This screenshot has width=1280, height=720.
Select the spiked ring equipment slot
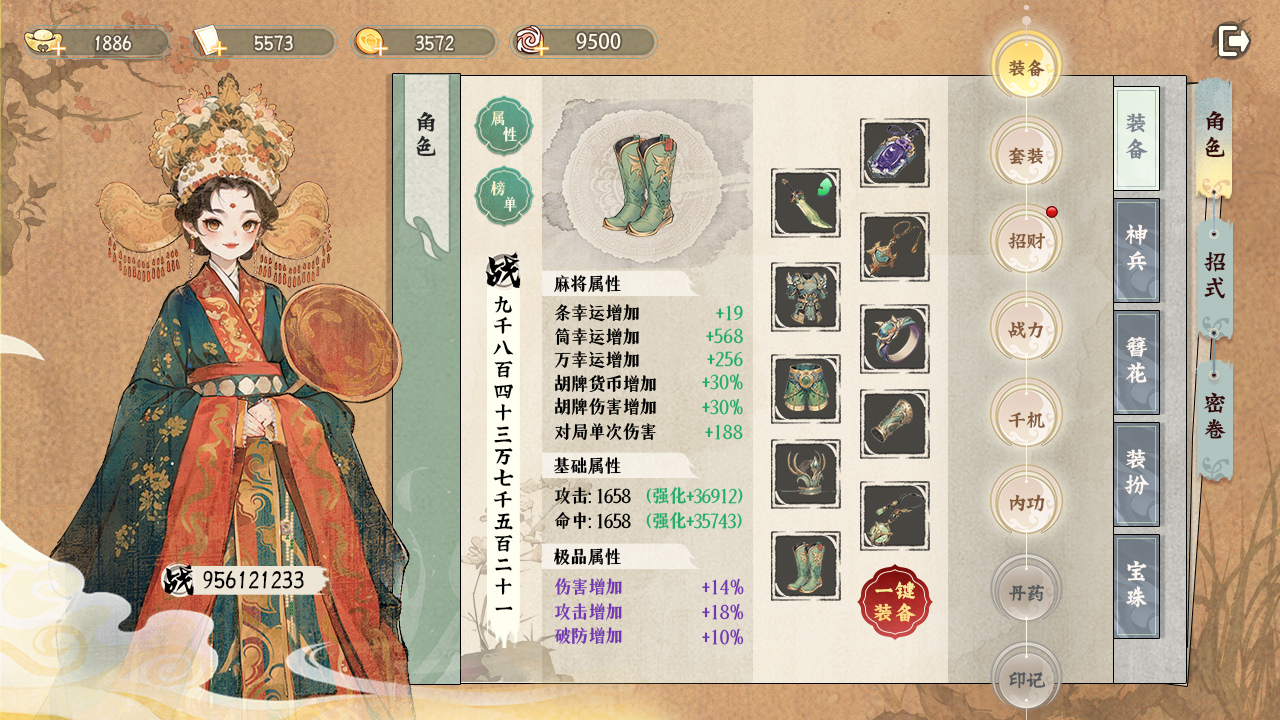[x=894, y=339]
